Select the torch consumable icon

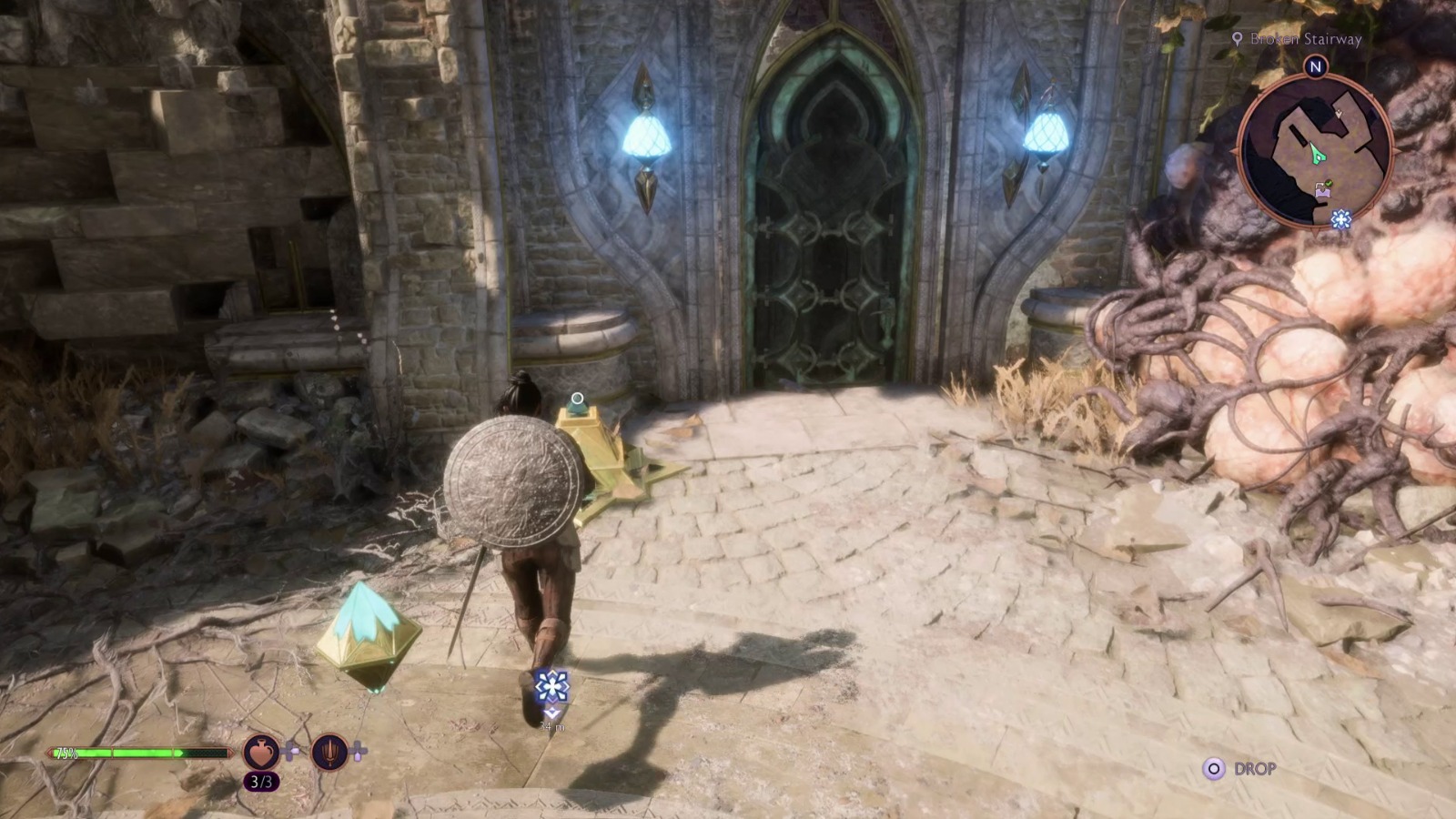pyautogui.click(x=329, y=751)
